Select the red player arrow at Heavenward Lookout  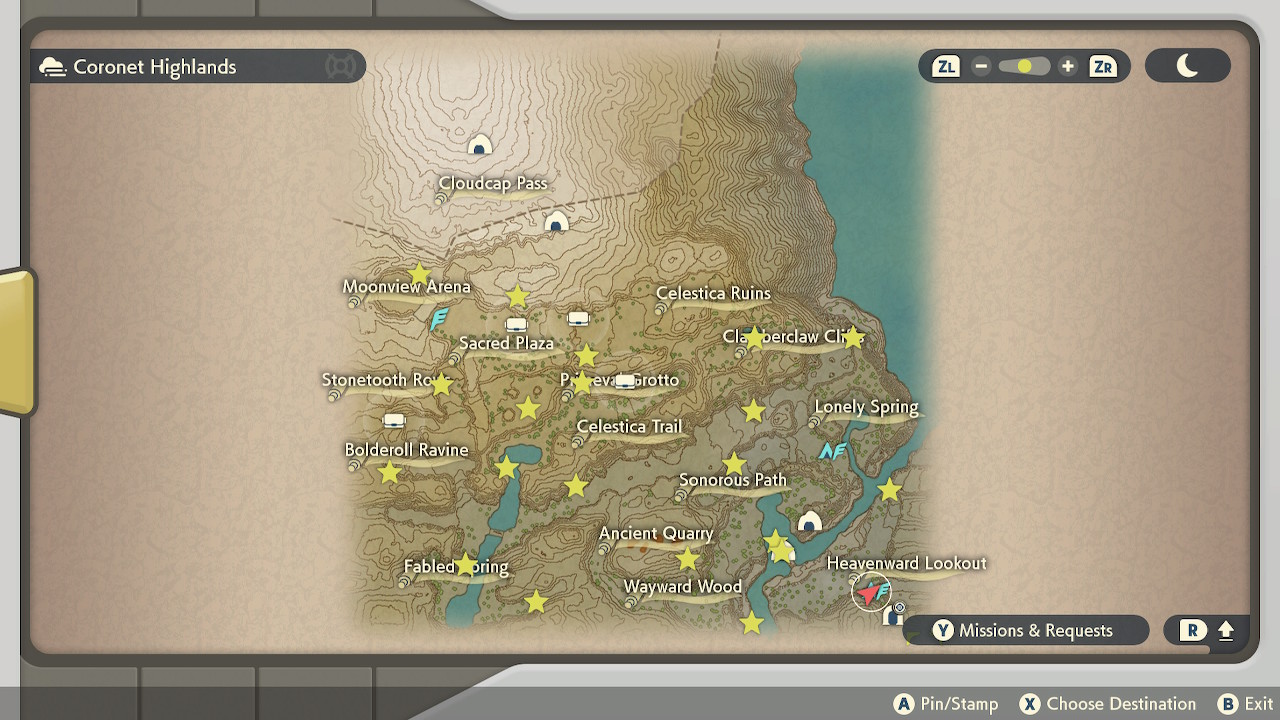point(869,592)
